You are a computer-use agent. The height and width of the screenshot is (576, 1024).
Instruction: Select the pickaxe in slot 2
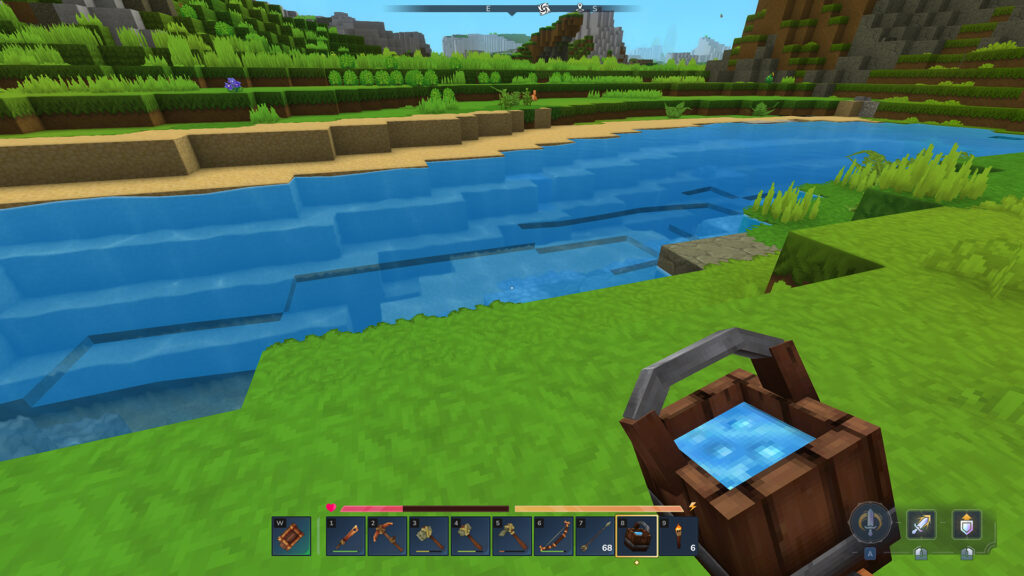(x=386, y=536)
